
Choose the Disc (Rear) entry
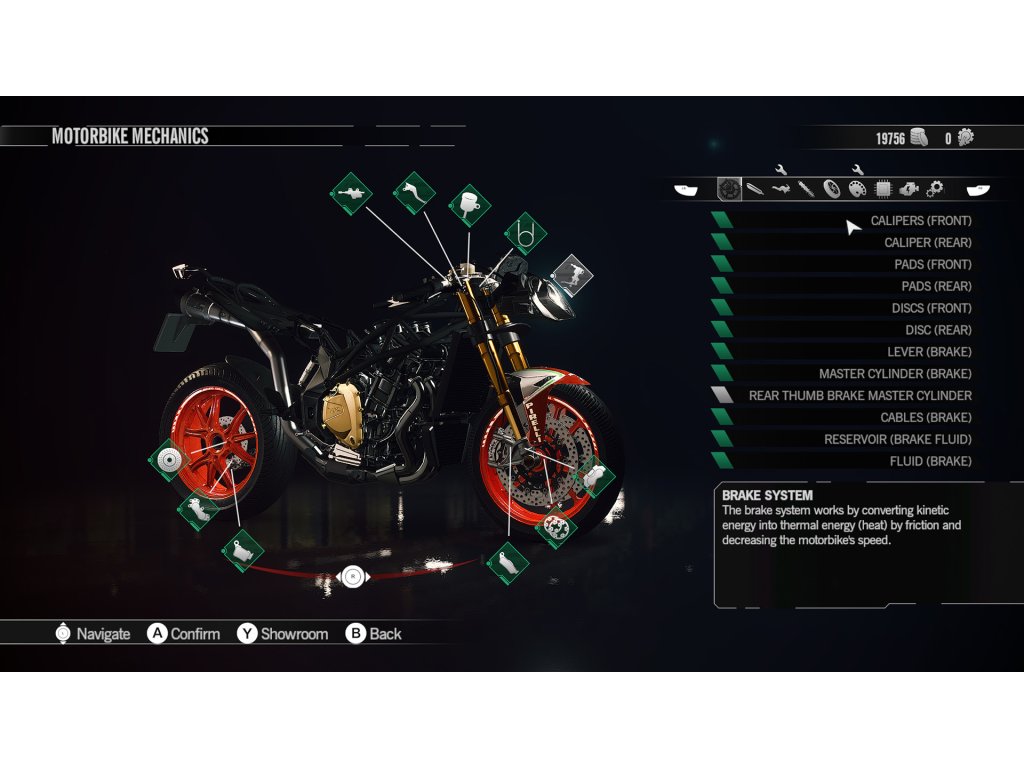(x=938, y=331)
